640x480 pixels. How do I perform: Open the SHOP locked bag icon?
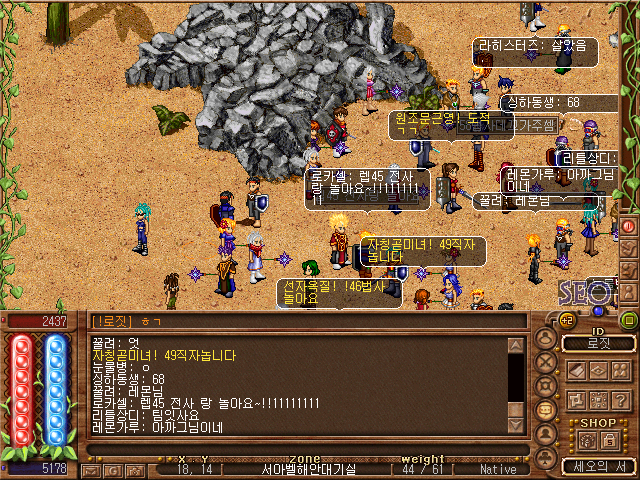pyautogui.click(x=609, y=441)
